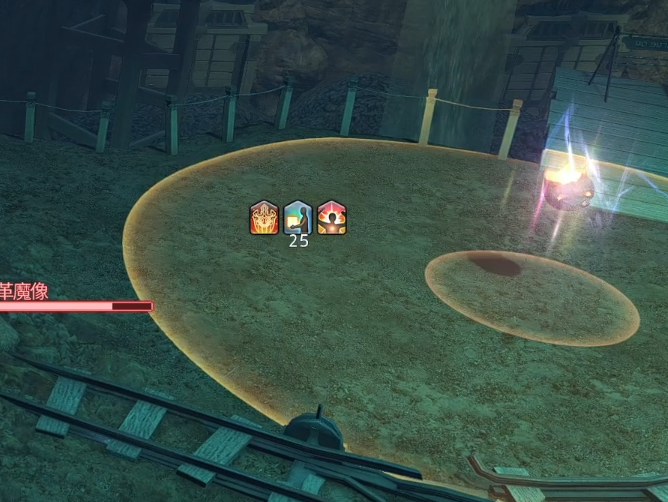Viewport: 668px width, 502px height.
Task: Click the red glowing-figure status icon
Action: (331, 217)
